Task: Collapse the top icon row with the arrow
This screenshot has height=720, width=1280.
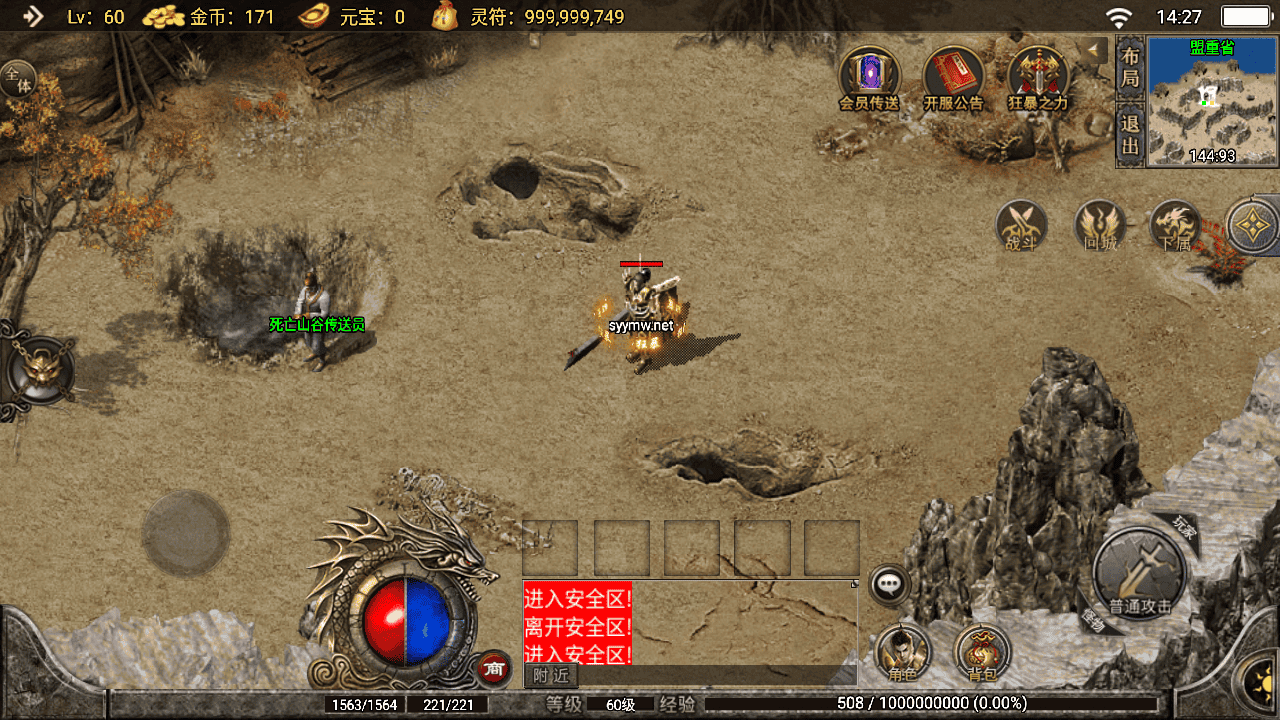Action: [x=1096, y=49]
